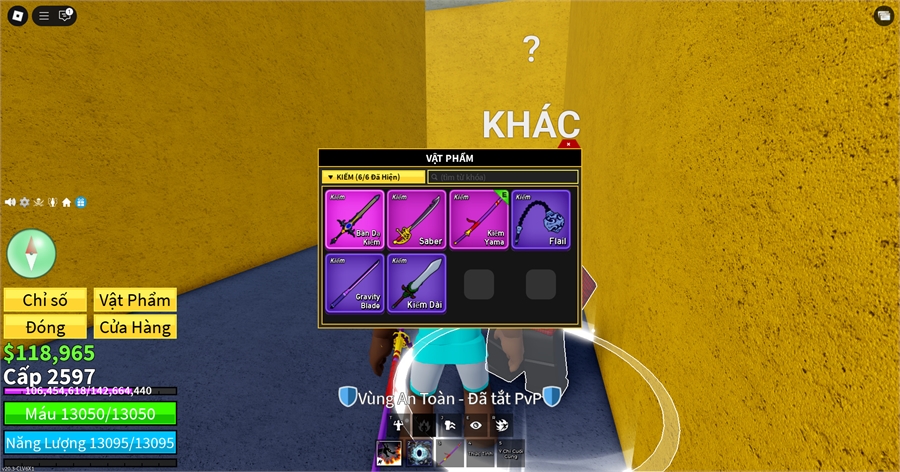Select the Saber sword in inventory
Screen dimensions: 900x472
pyautogui.click(x=417, y=219)
